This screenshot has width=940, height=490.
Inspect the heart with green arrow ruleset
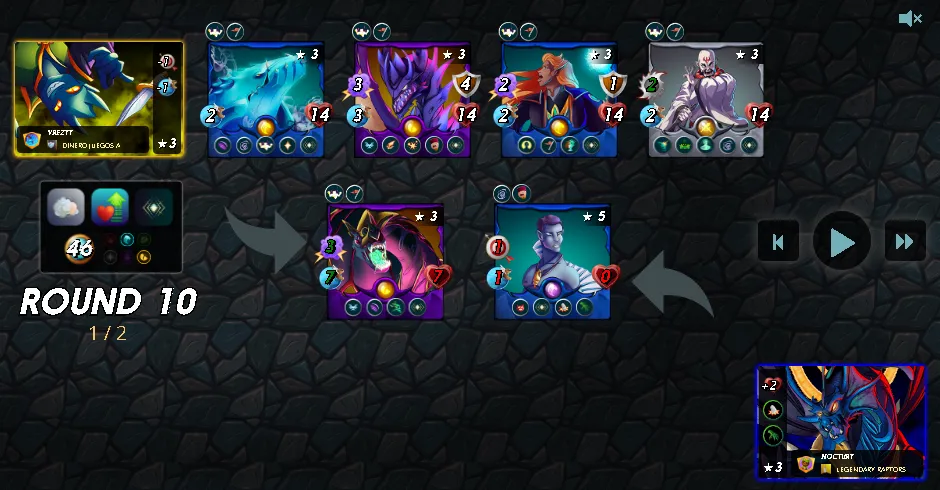click(110, 207)
